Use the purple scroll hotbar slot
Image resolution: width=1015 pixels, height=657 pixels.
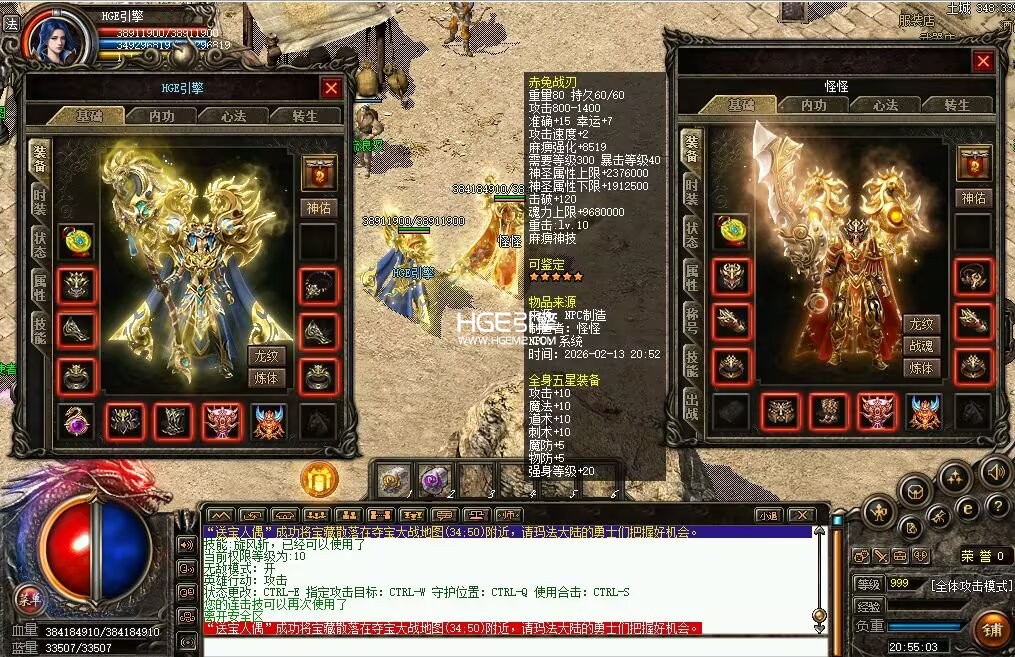(434, 479)
